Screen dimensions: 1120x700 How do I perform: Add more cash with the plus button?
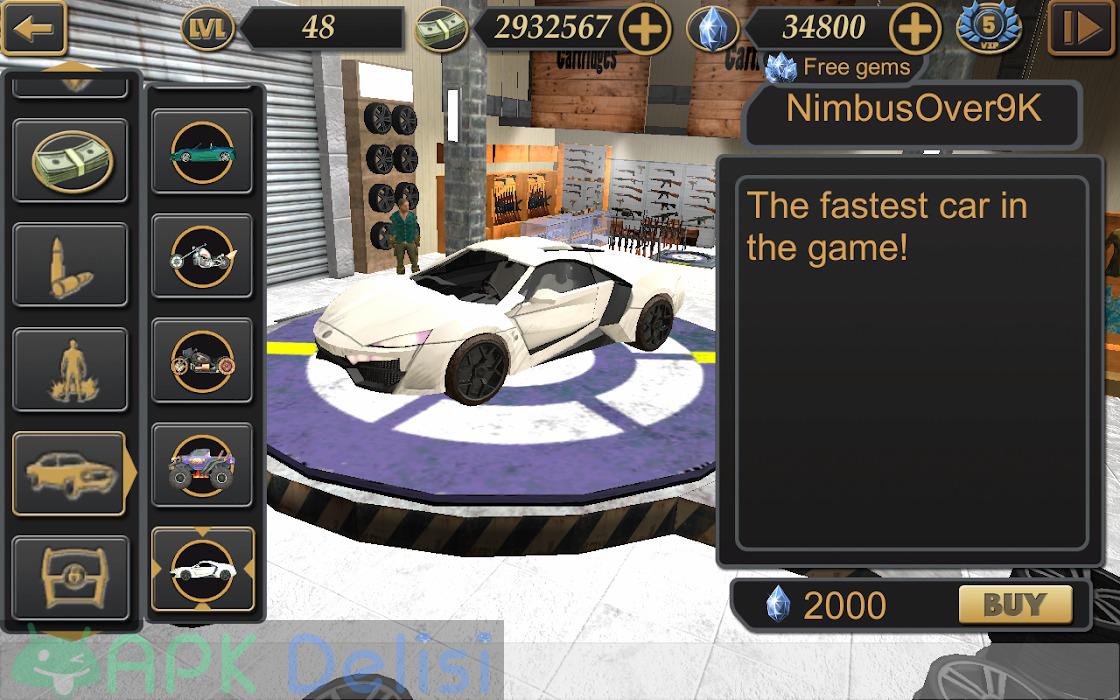pyautogui.click(x=646, y=29)
